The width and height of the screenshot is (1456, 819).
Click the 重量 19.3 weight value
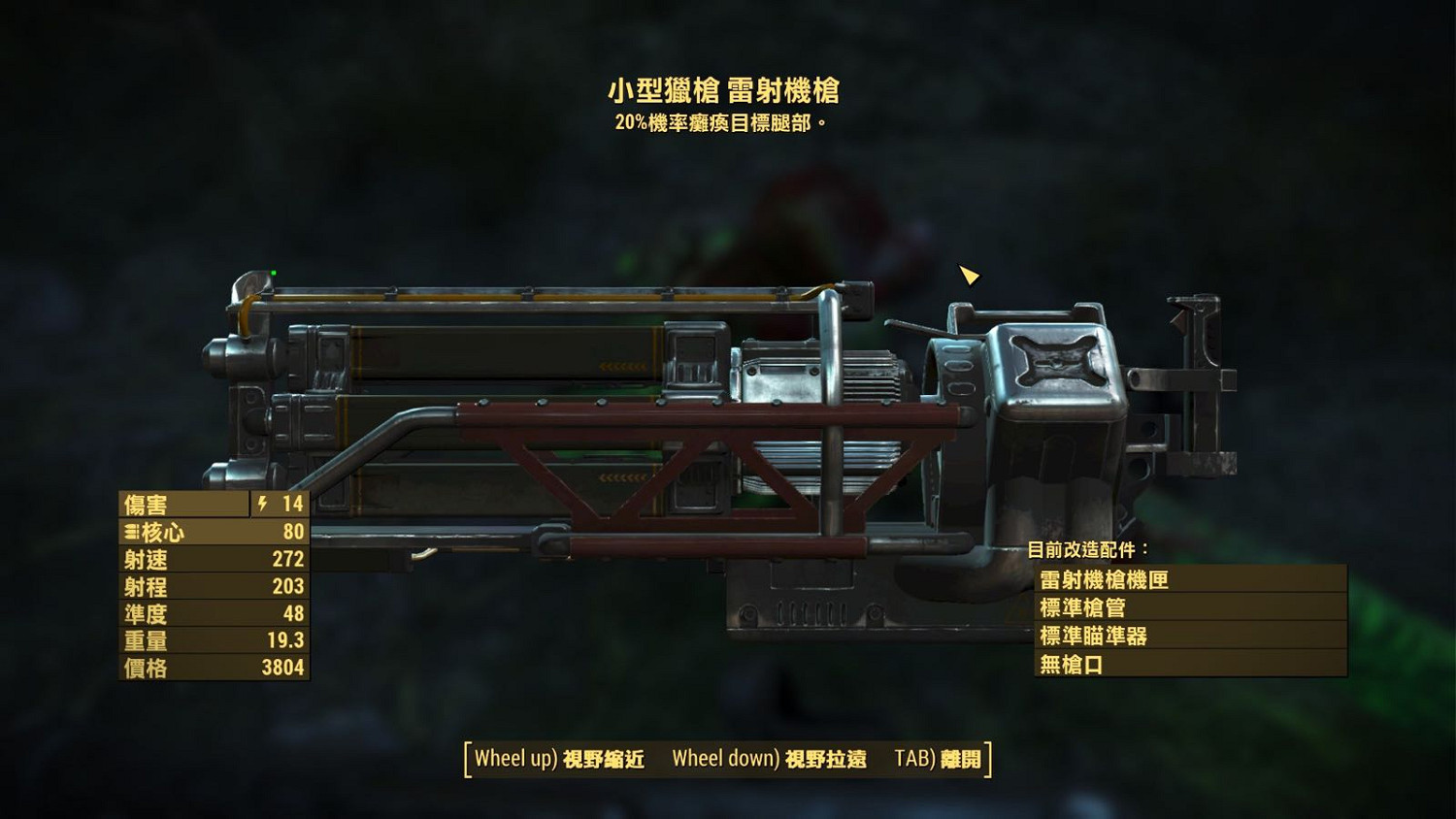tap(287, 640)
